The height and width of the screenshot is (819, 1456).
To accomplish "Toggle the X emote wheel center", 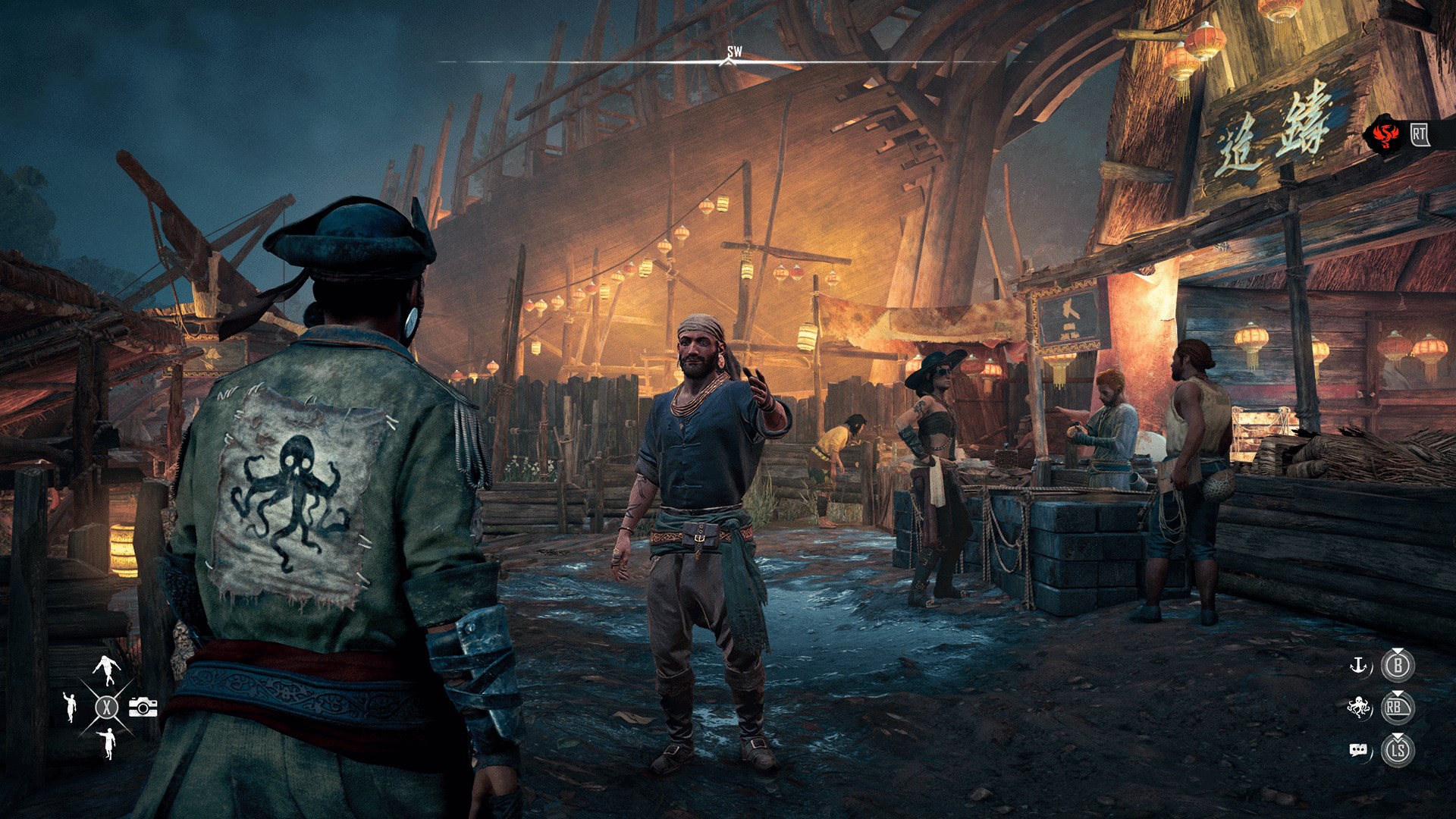I will 107,707.
